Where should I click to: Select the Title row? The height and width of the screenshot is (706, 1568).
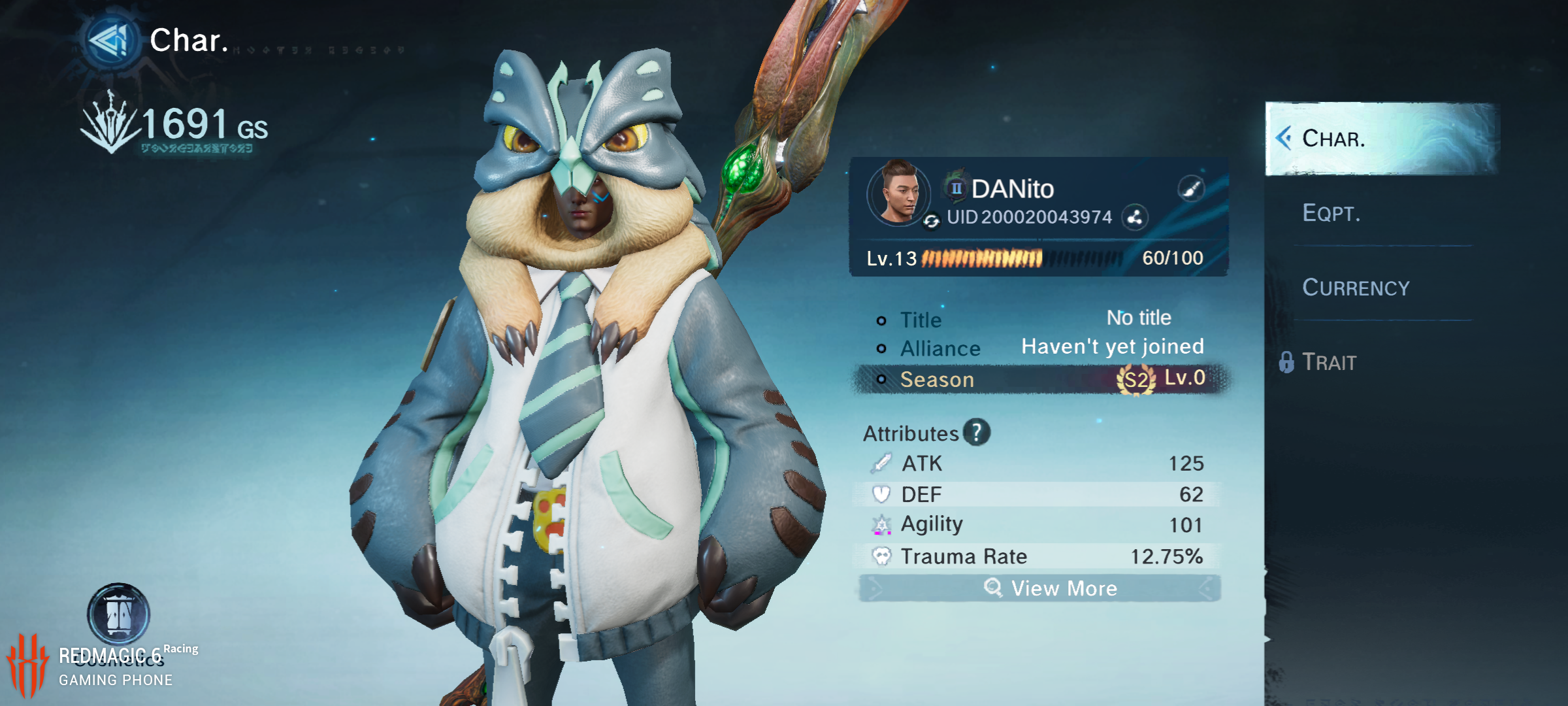click(x=1040, y=319)
